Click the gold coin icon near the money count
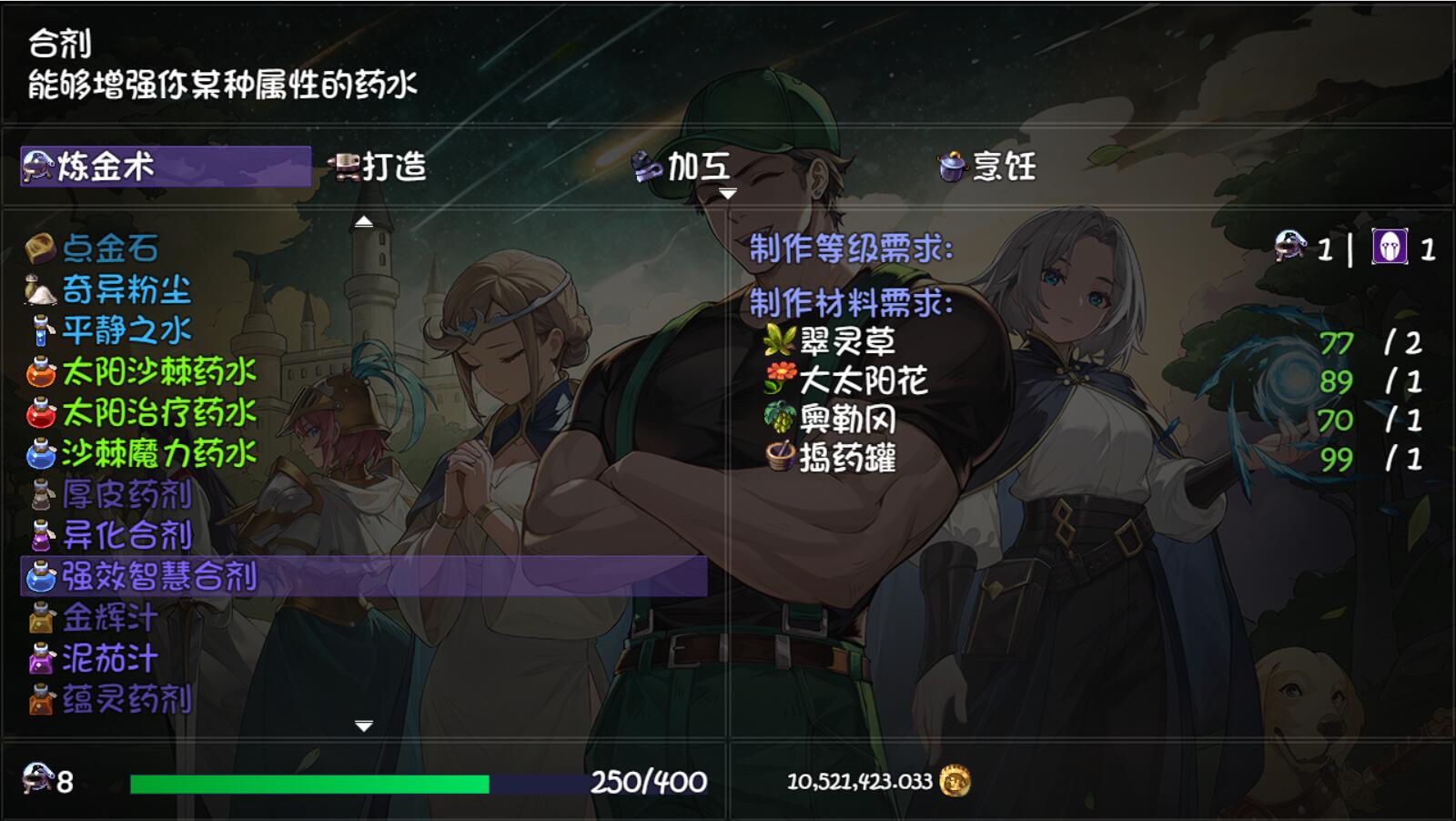The image size is (1456, 821). coord(954,781)
